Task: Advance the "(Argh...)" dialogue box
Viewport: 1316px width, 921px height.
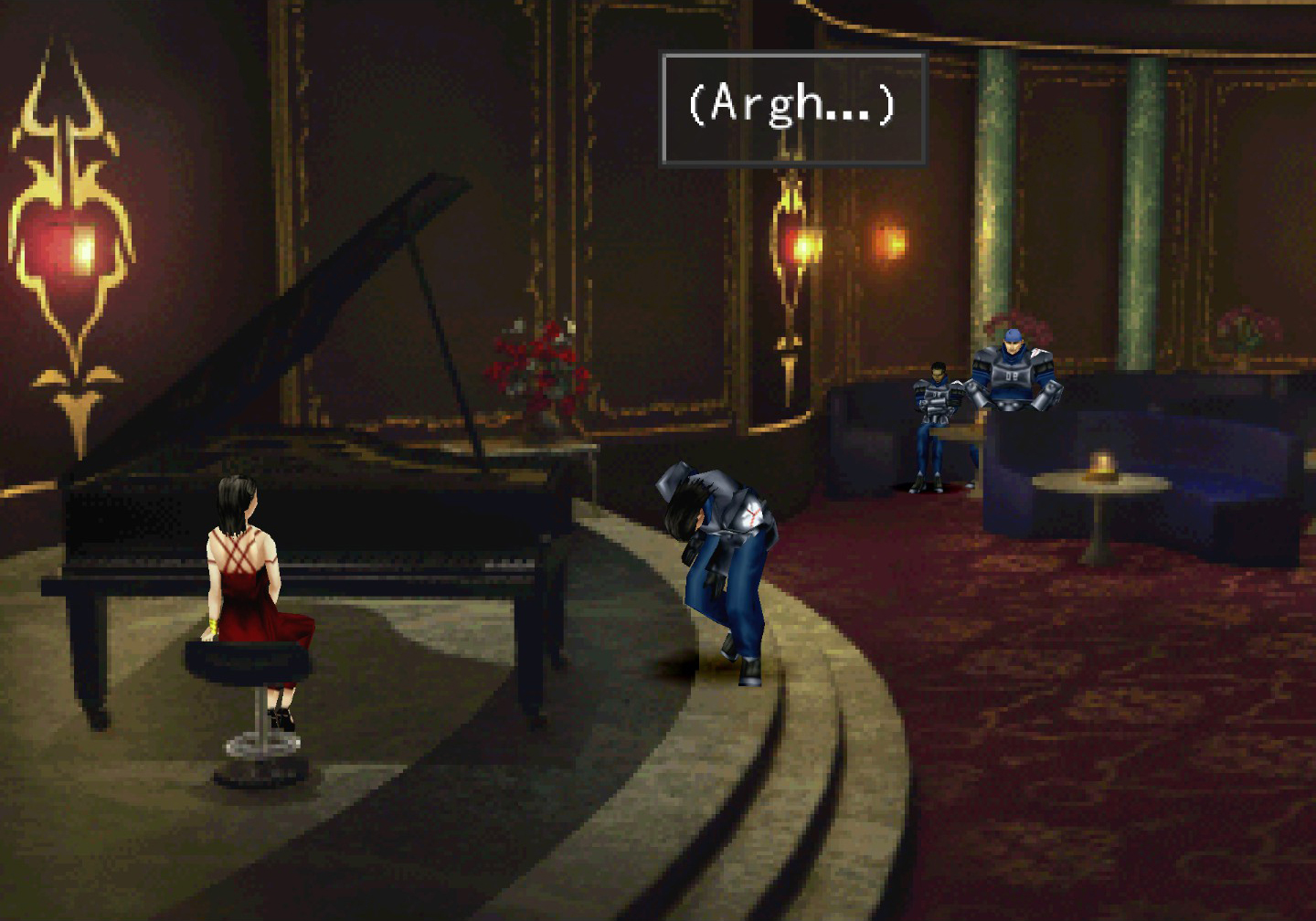Action: pos(792,108)
